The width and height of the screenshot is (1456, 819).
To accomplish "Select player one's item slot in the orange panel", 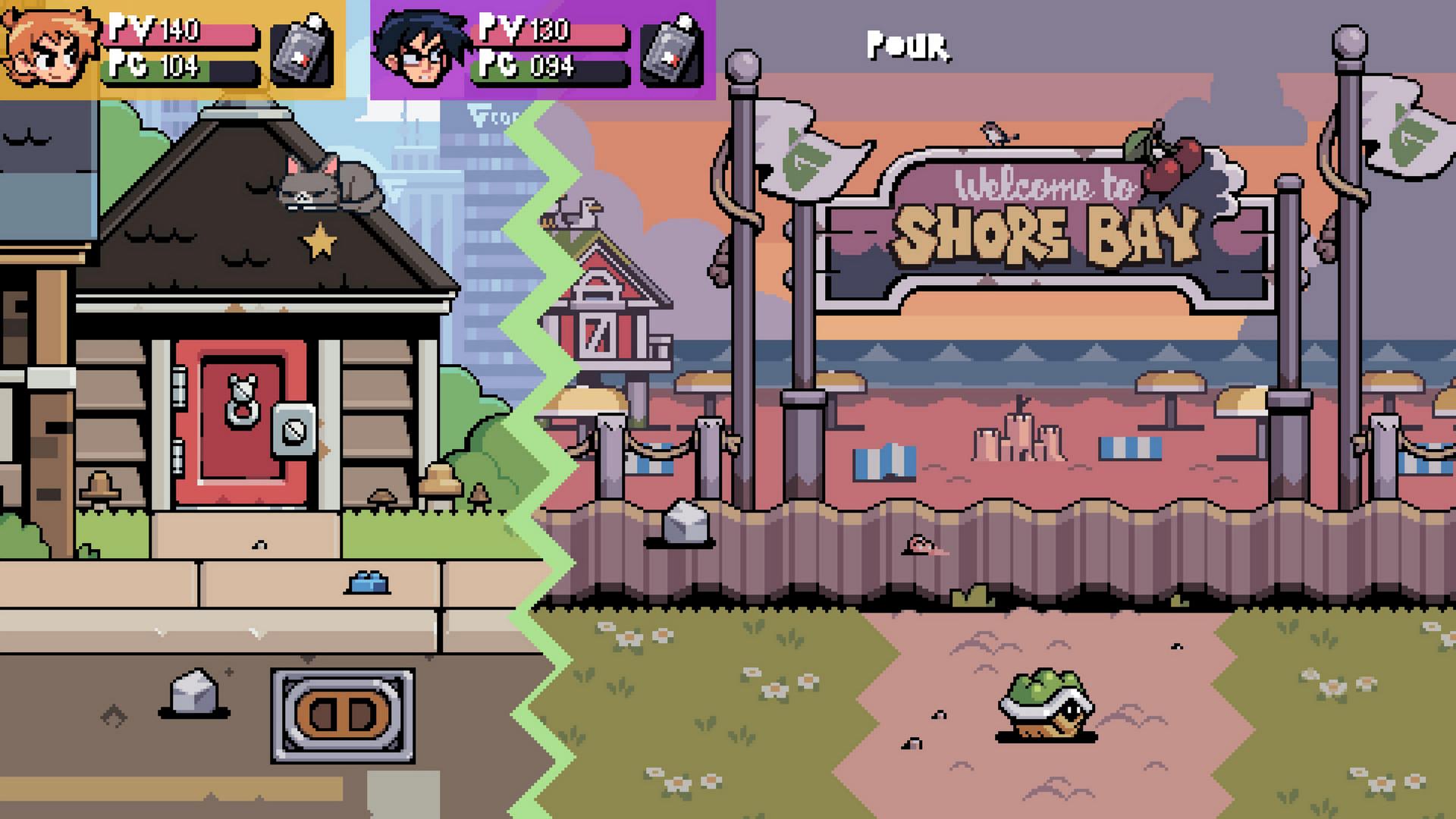I will (303, 50).
